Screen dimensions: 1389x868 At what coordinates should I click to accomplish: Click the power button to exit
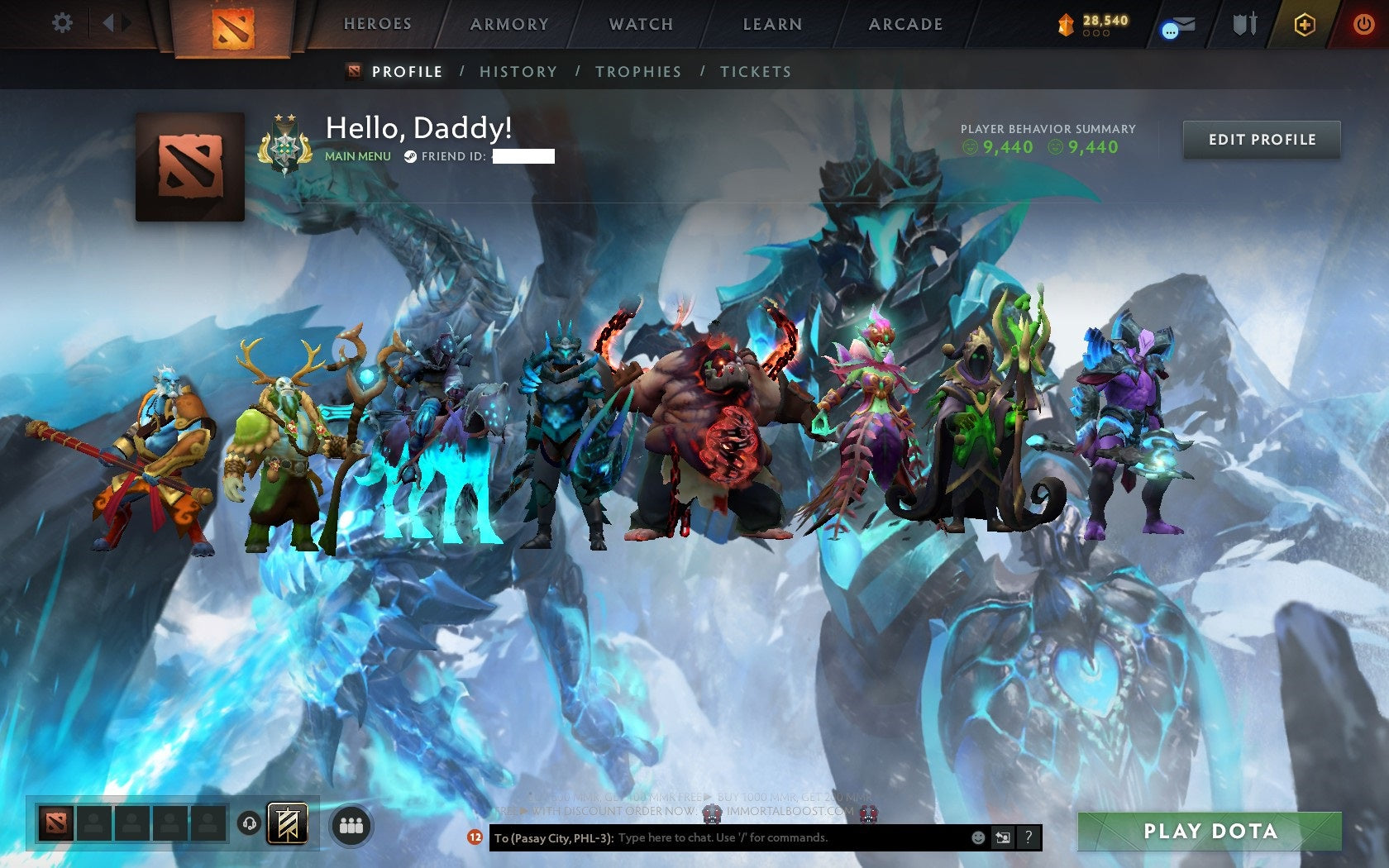coord(1363,23)
